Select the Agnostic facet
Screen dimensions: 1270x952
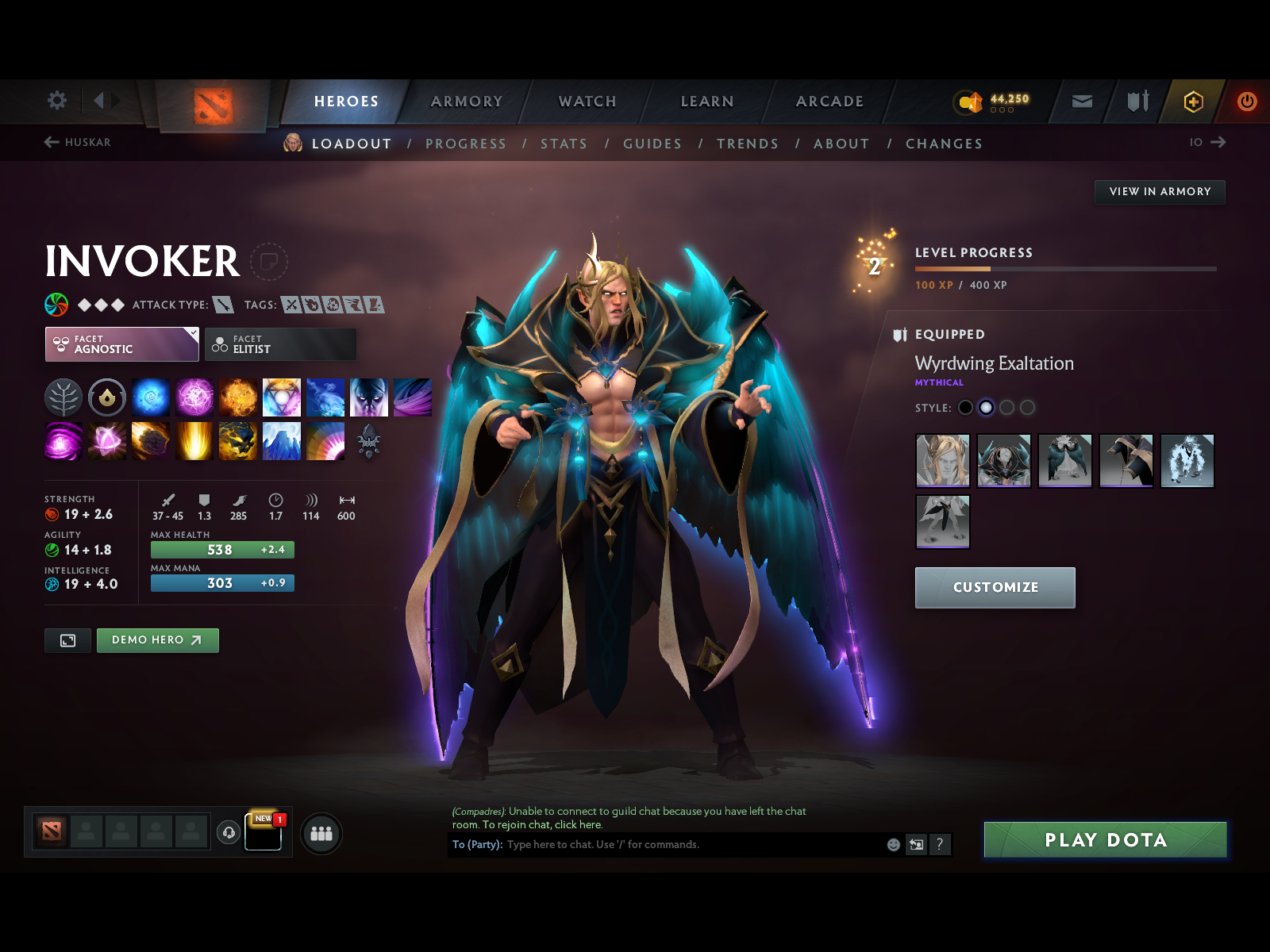coord(121,344)
